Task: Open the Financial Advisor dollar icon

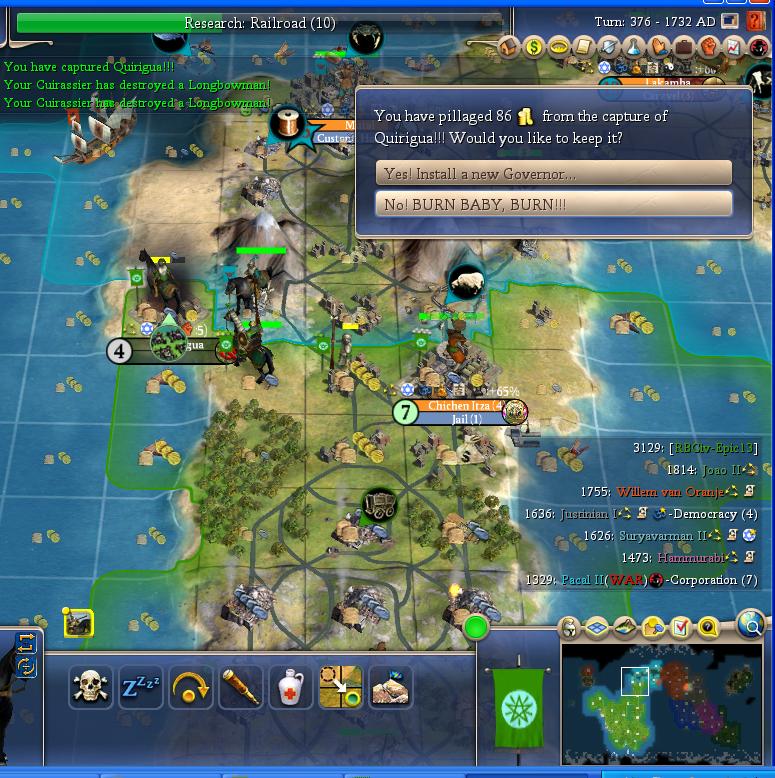Action: click(x=534, y=47)
